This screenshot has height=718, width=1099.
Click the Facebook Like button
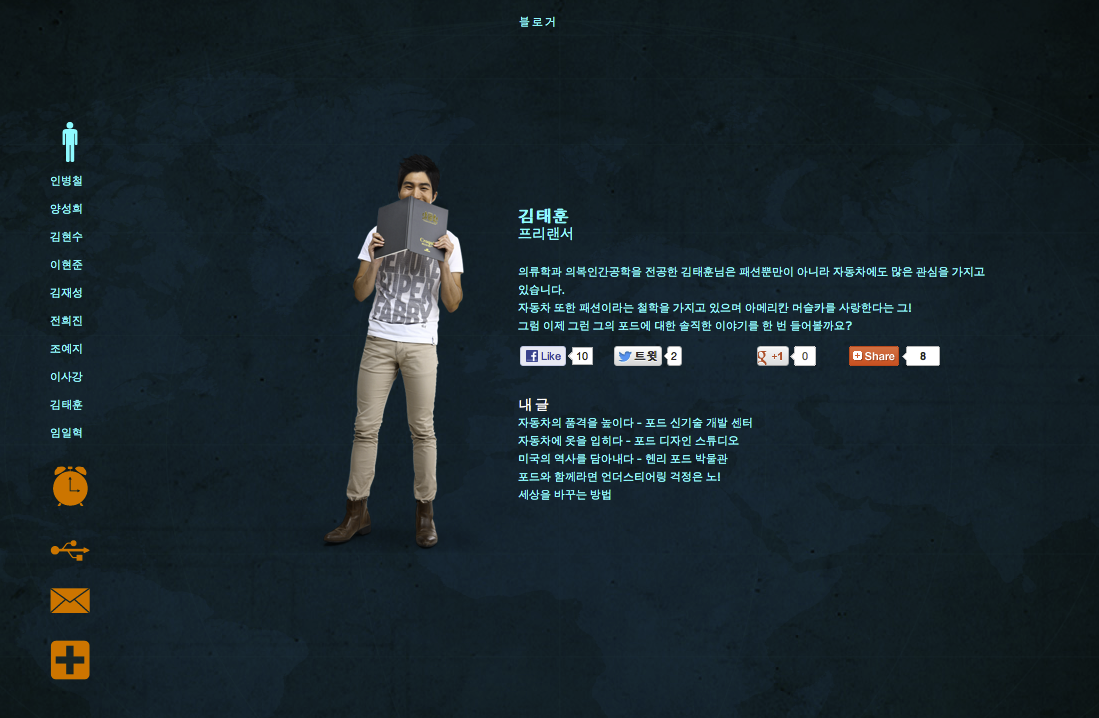(x=543, y=356)
